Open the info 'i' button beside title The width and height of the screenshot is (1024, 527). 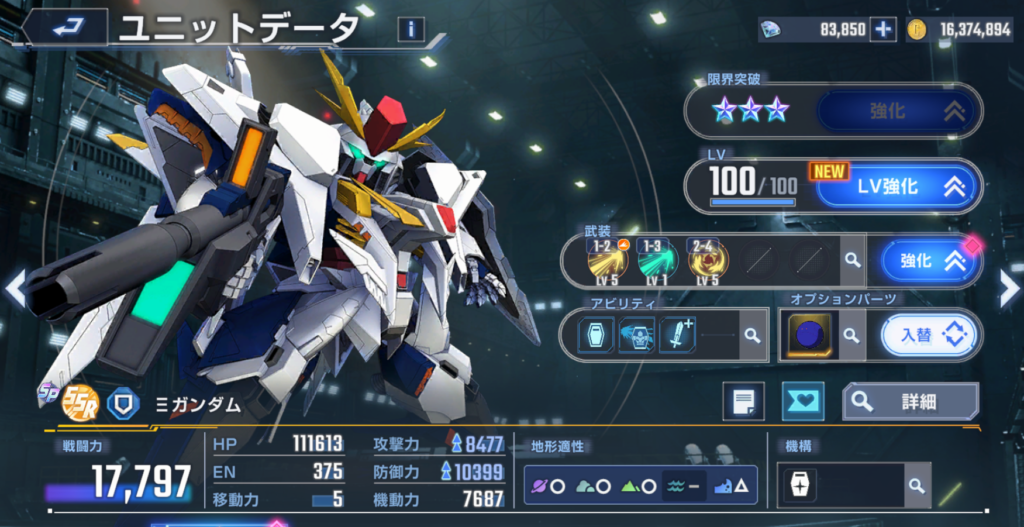410,29
